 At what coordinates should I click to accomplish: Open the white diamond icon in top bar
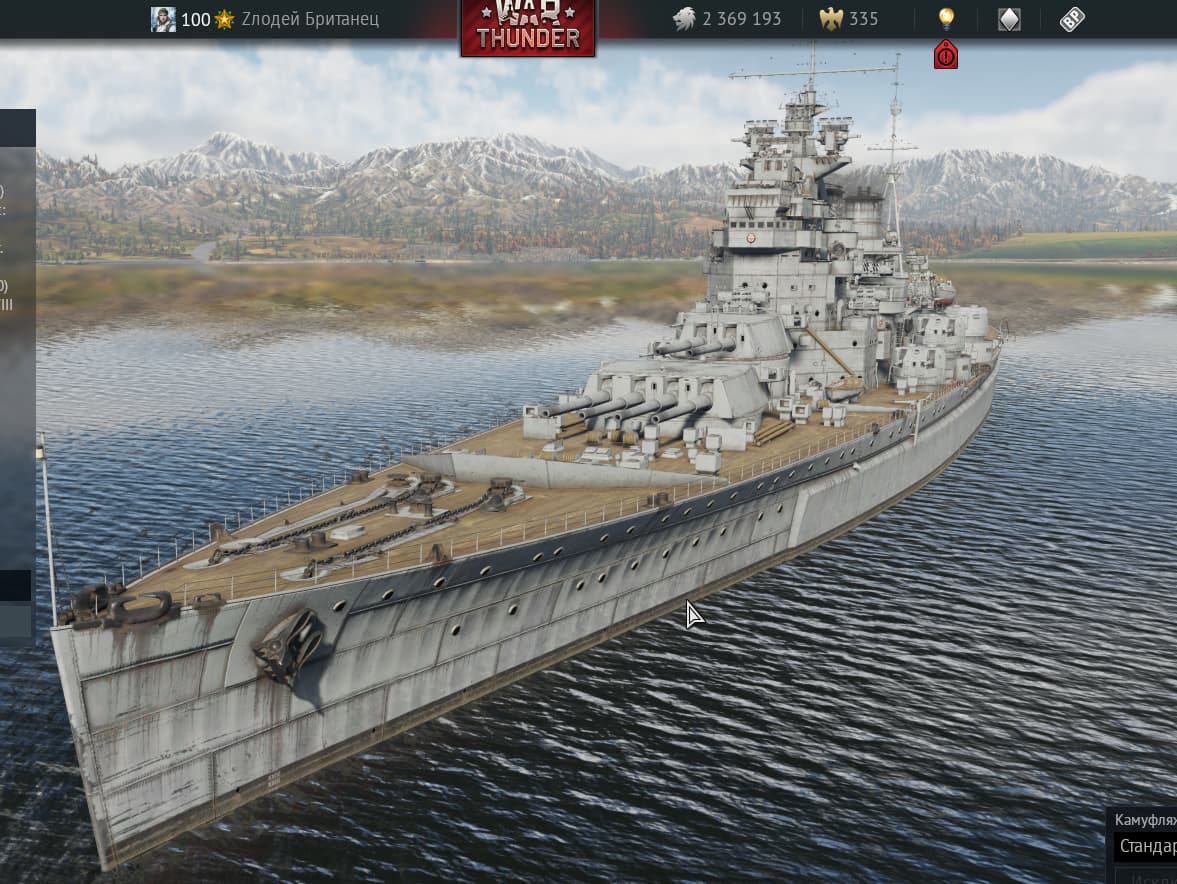(x=1009, y=19)
